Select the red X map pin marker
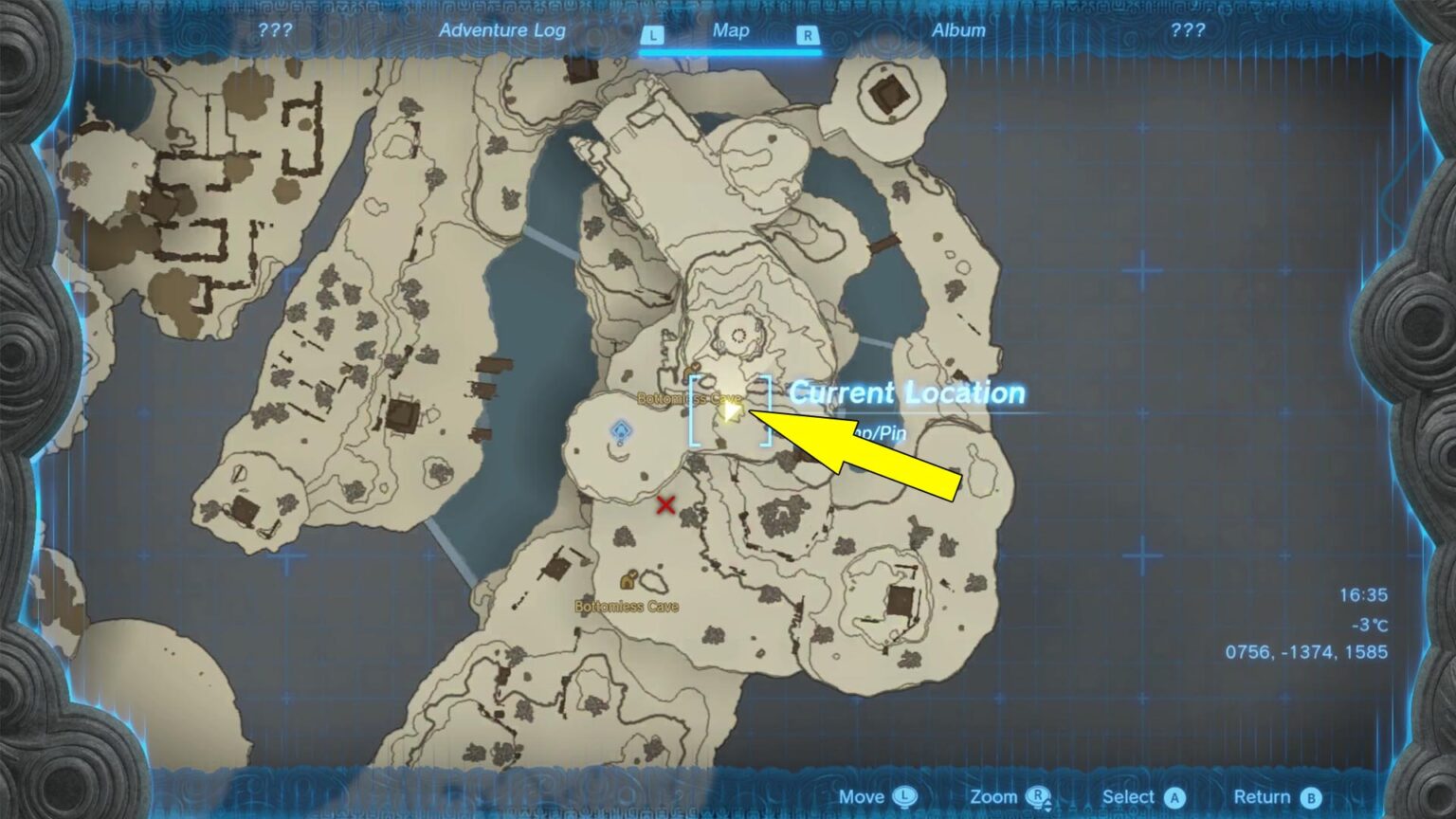Image resolution: width=1456 pixels, height=819 pixels. (666, 505)
